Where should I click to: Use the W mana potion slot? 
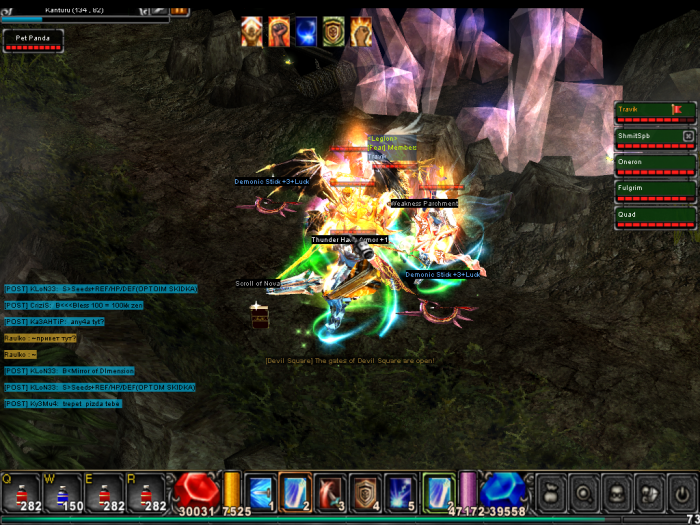63,493
